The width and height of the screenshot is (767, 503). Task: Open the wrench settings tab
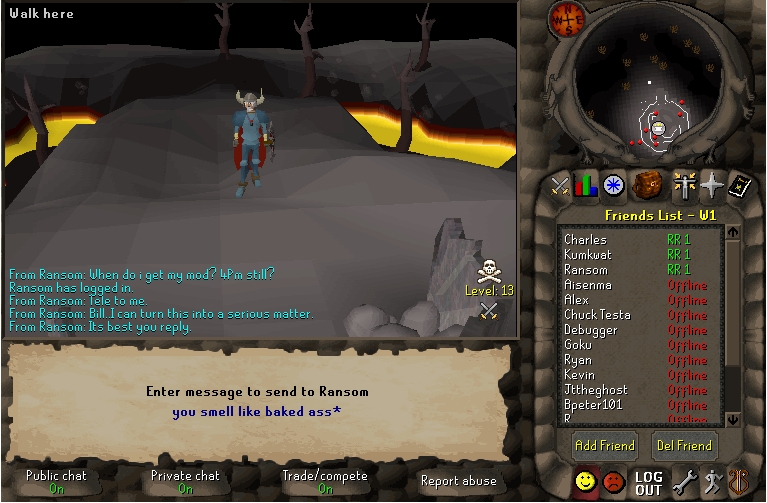point(684,482)
